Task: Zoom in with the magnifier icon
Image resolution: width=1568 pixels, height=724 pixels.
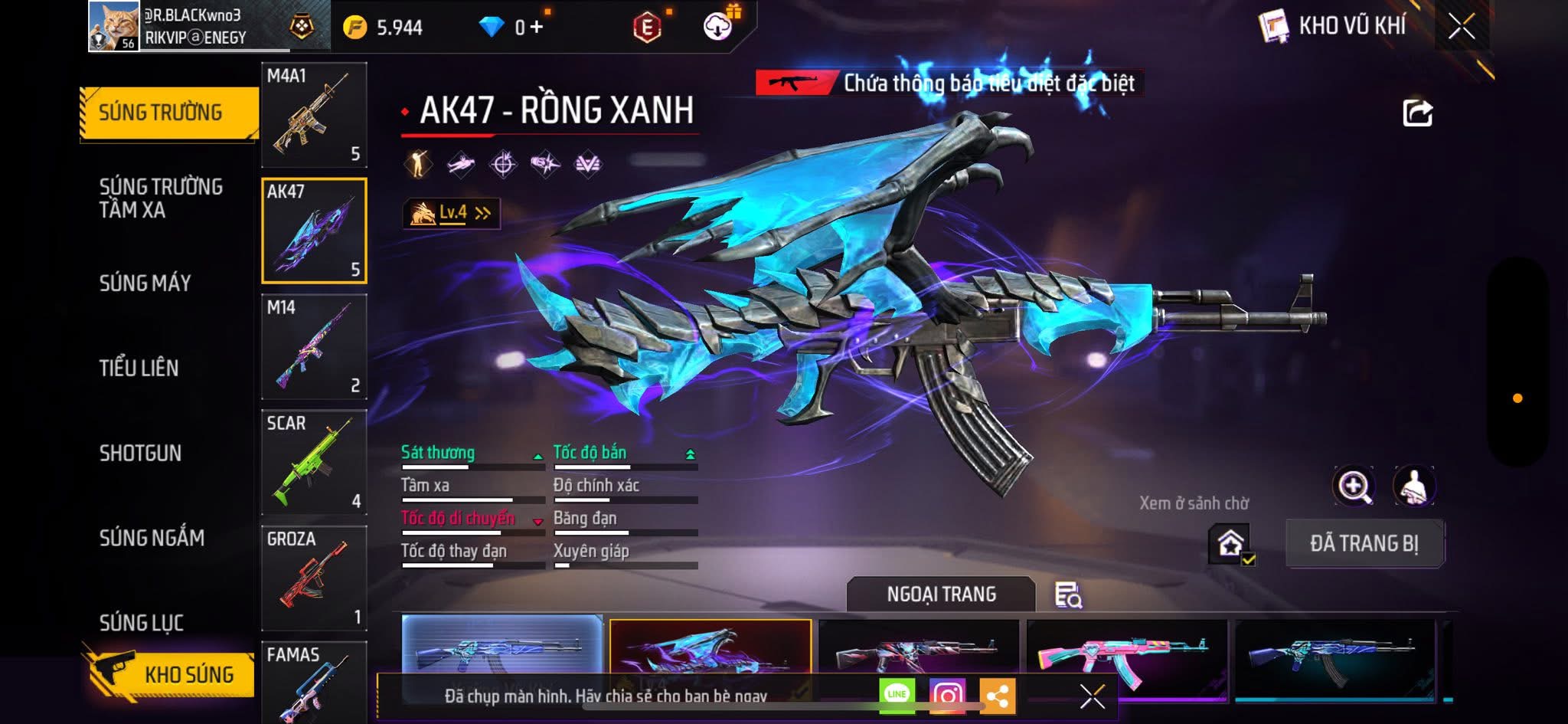Action: pos(1354,486)
